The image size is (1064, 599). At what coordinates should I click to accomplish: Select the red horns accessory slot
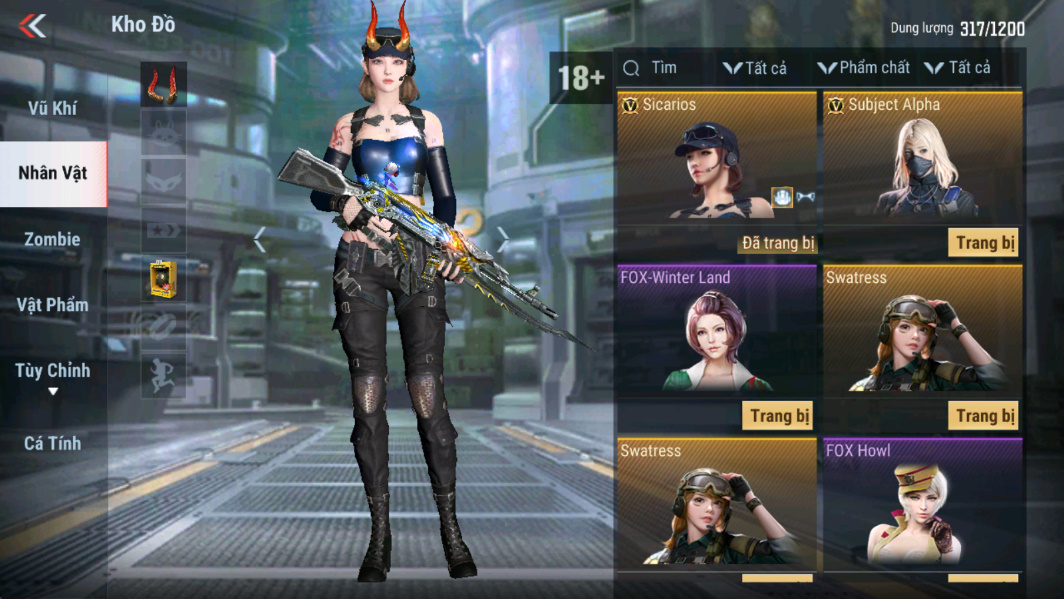(x=163, y=85)
